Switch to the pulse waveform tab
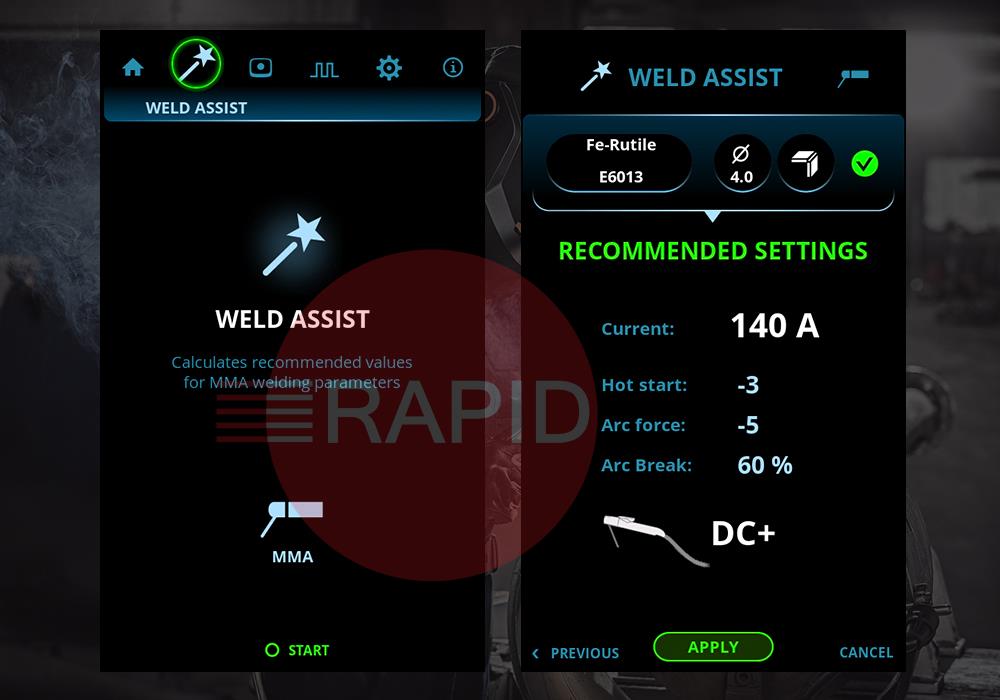 coord(324,69)
